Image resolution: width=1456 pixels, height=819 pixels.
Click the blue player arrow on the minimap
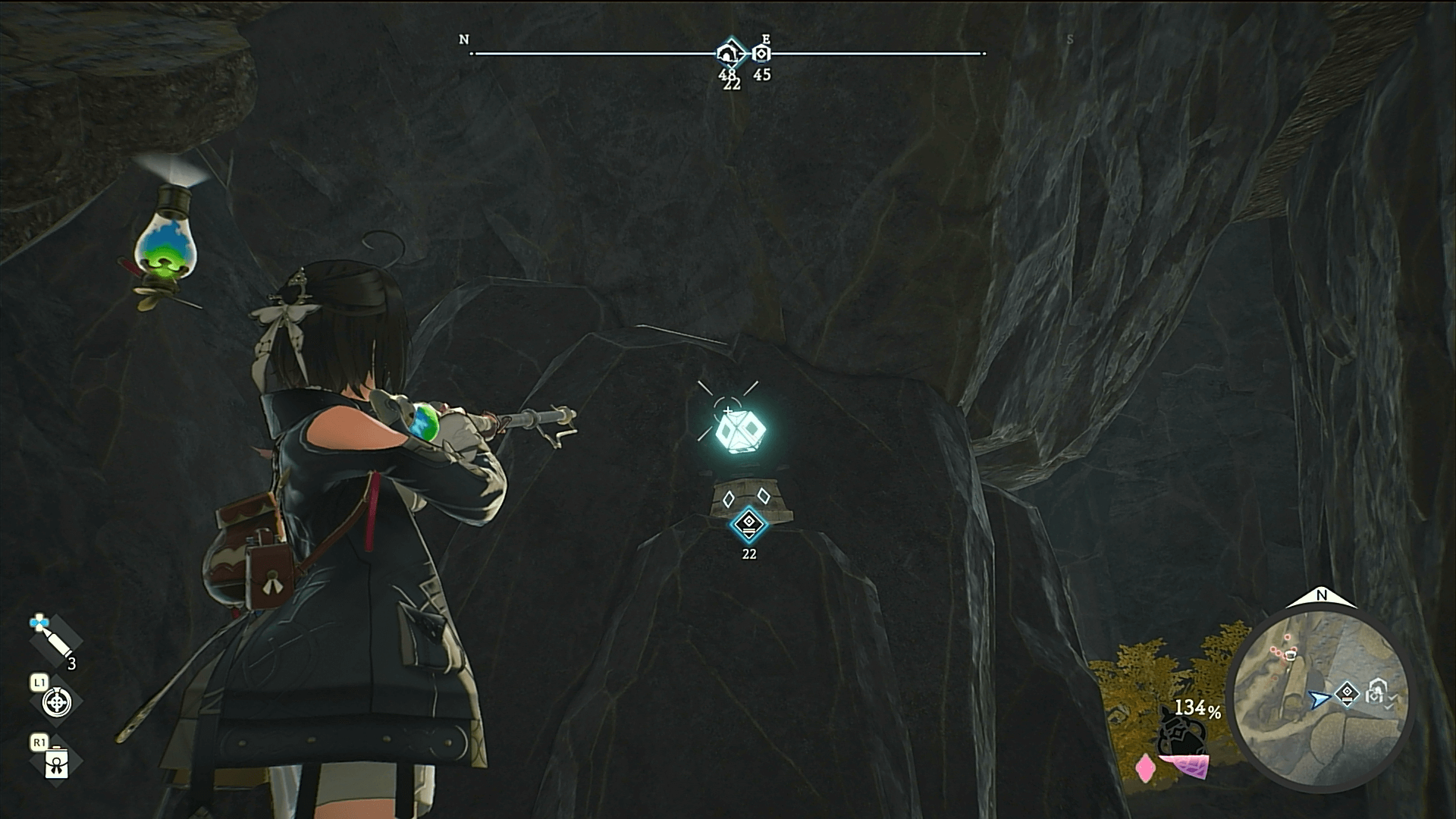pos(1319,699)
